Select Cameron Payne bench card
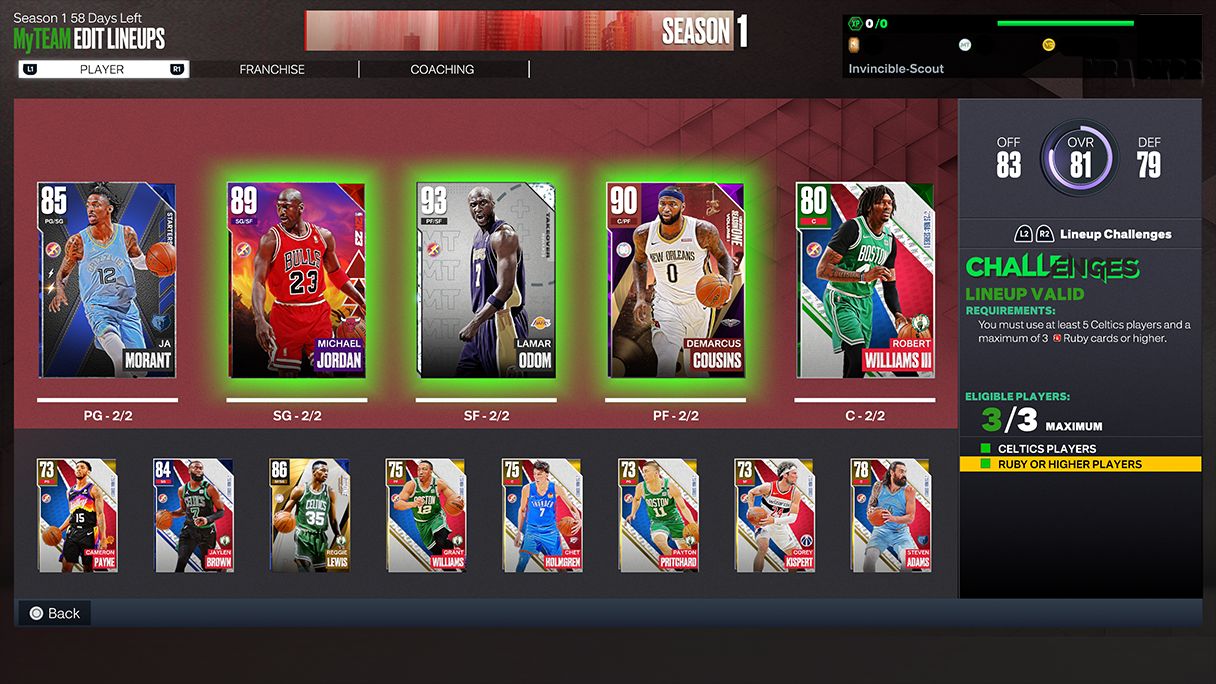The width and height of the screenshot is (1216, 684). tap(78, 515)
